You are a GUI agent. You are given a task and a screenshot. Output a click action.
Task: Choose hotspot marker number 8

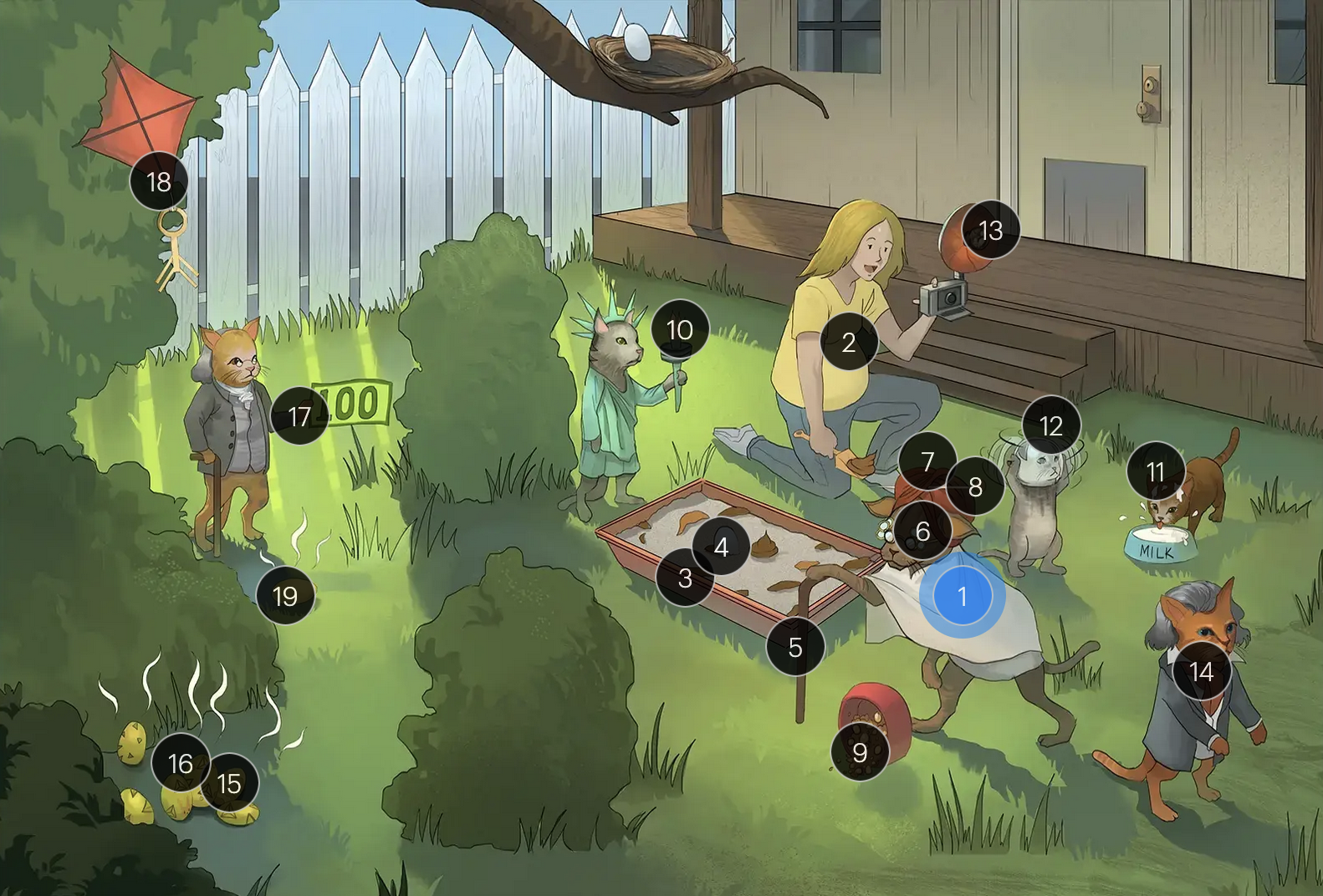975,486
